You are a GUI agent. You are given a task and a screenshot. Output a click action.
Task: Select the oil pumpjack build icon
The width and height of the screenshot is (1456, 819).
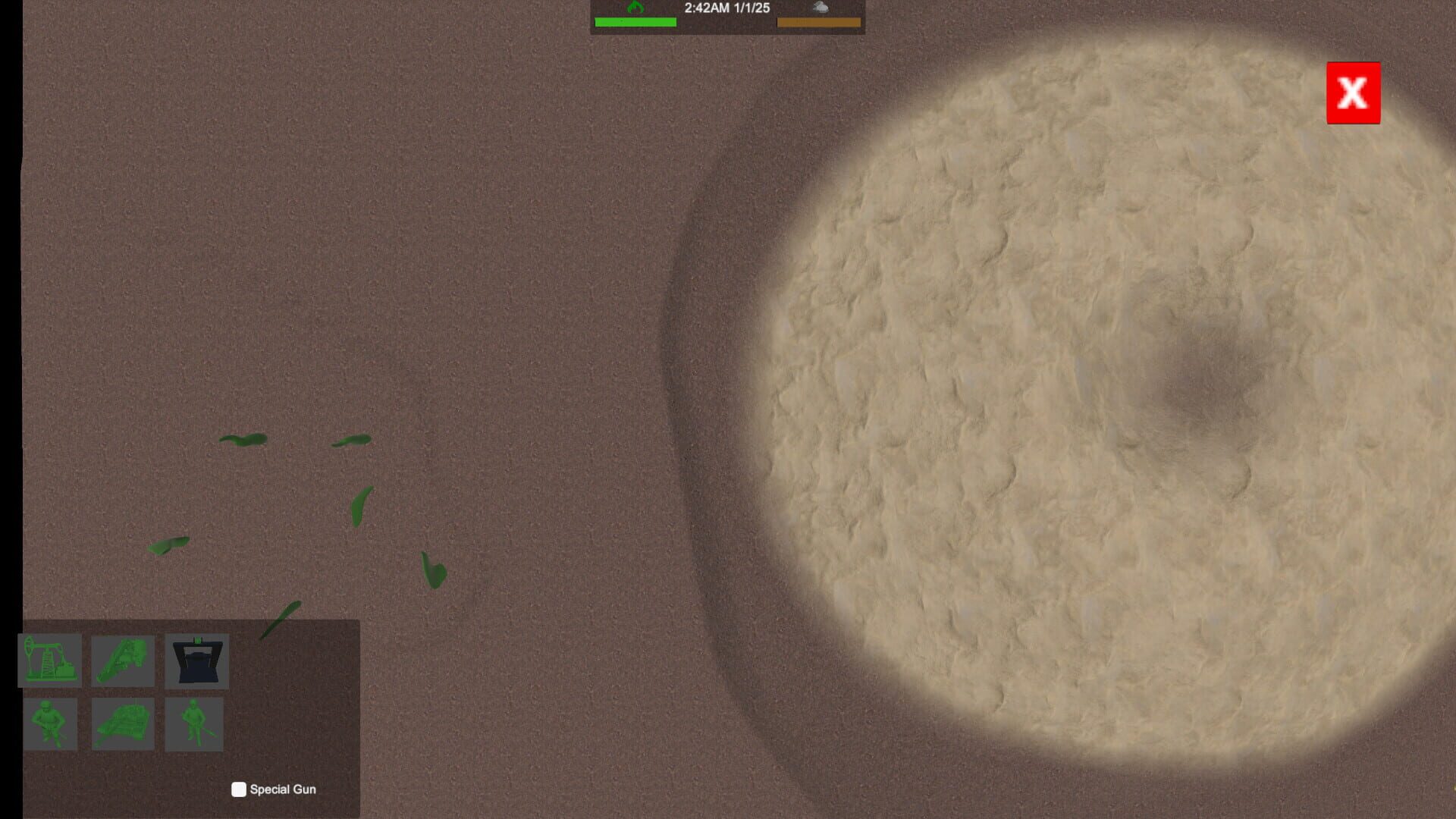tap(50, 661)
